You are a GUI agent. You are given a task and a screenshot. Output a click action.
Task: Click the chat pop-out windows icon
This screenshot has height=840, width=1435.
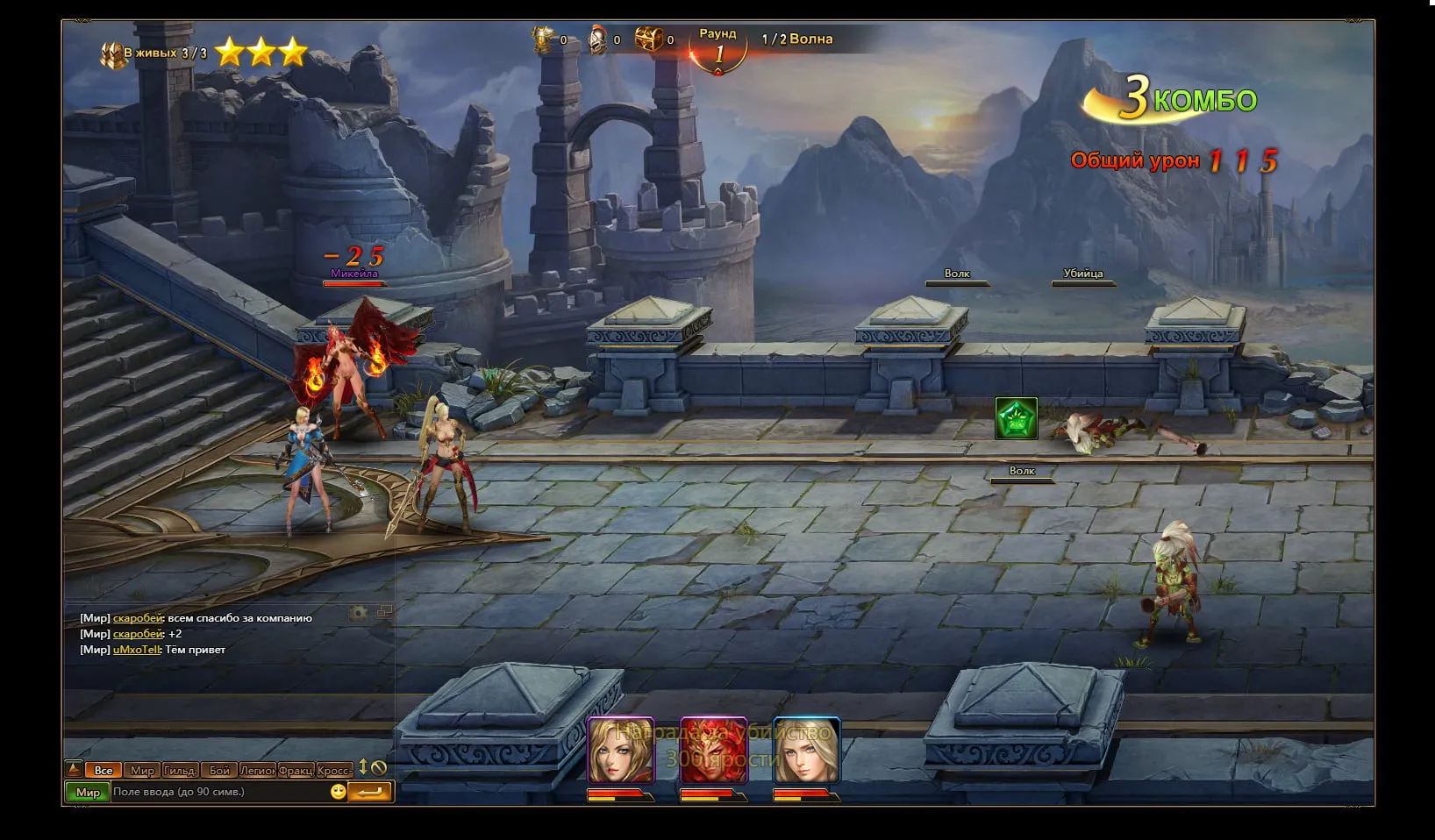[x=384, y=612]
